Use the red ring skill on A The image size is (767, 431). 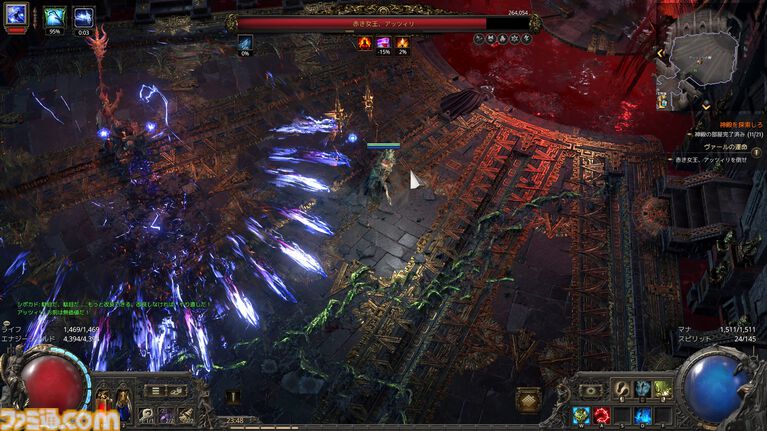(x=601, y=415)
